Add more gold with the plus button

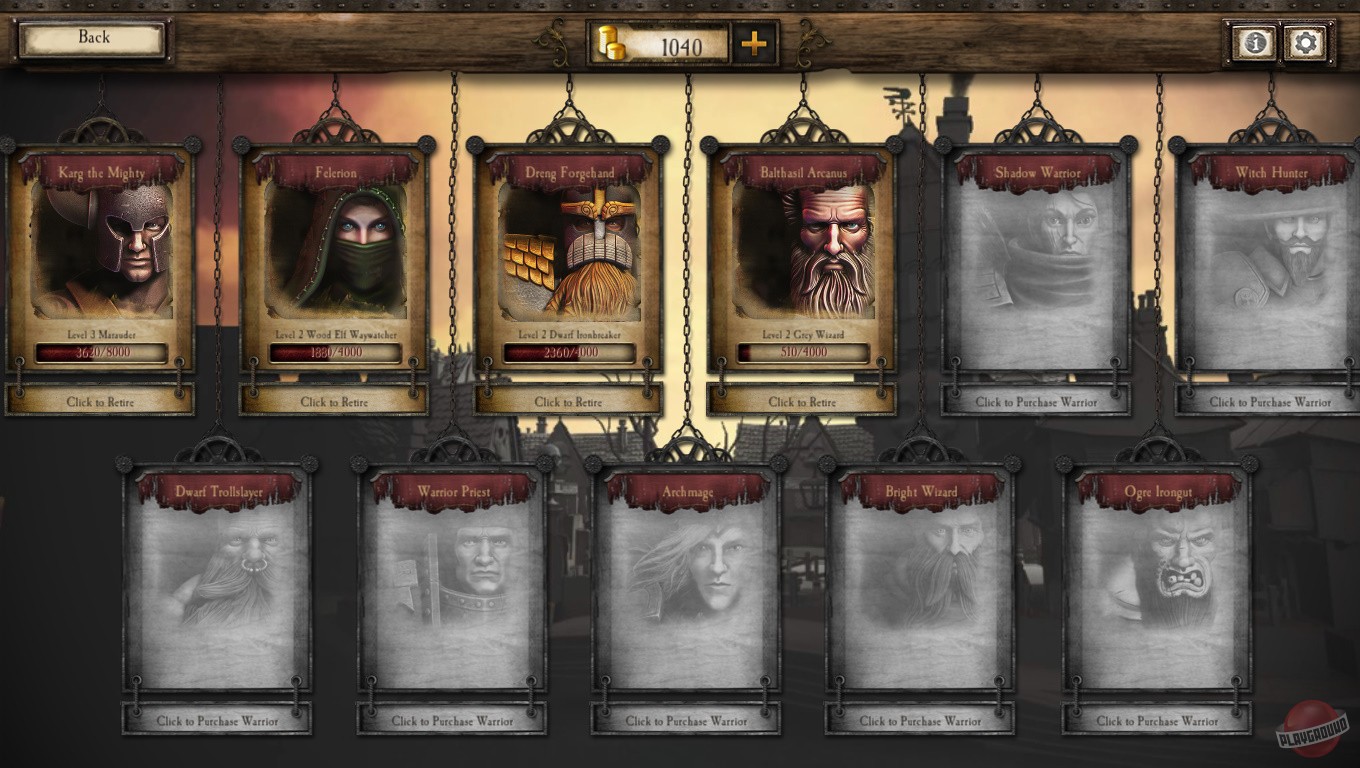[755, 43]
